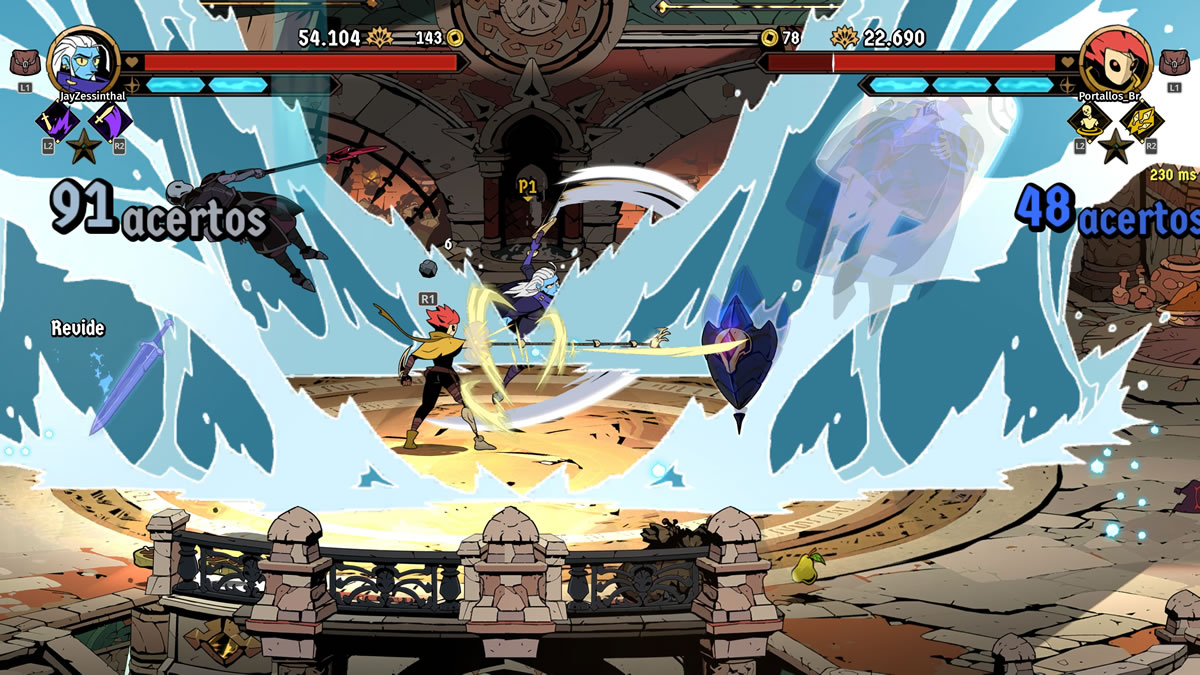Select Portallos_Br's red-haired masked portrait
This screenshot has height=675, width=1200.
click(x=1116, y=60)
